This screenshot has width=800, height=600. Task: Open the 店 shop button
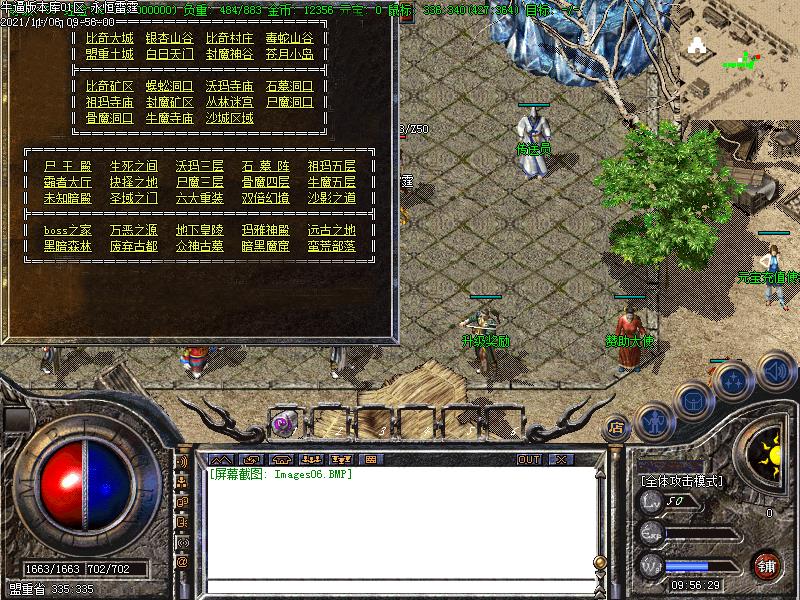[x=617, y=427]
